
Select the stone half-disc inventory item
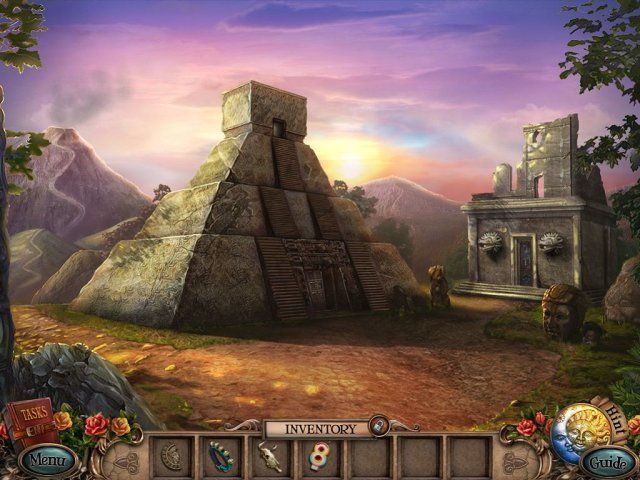(171, 456)
